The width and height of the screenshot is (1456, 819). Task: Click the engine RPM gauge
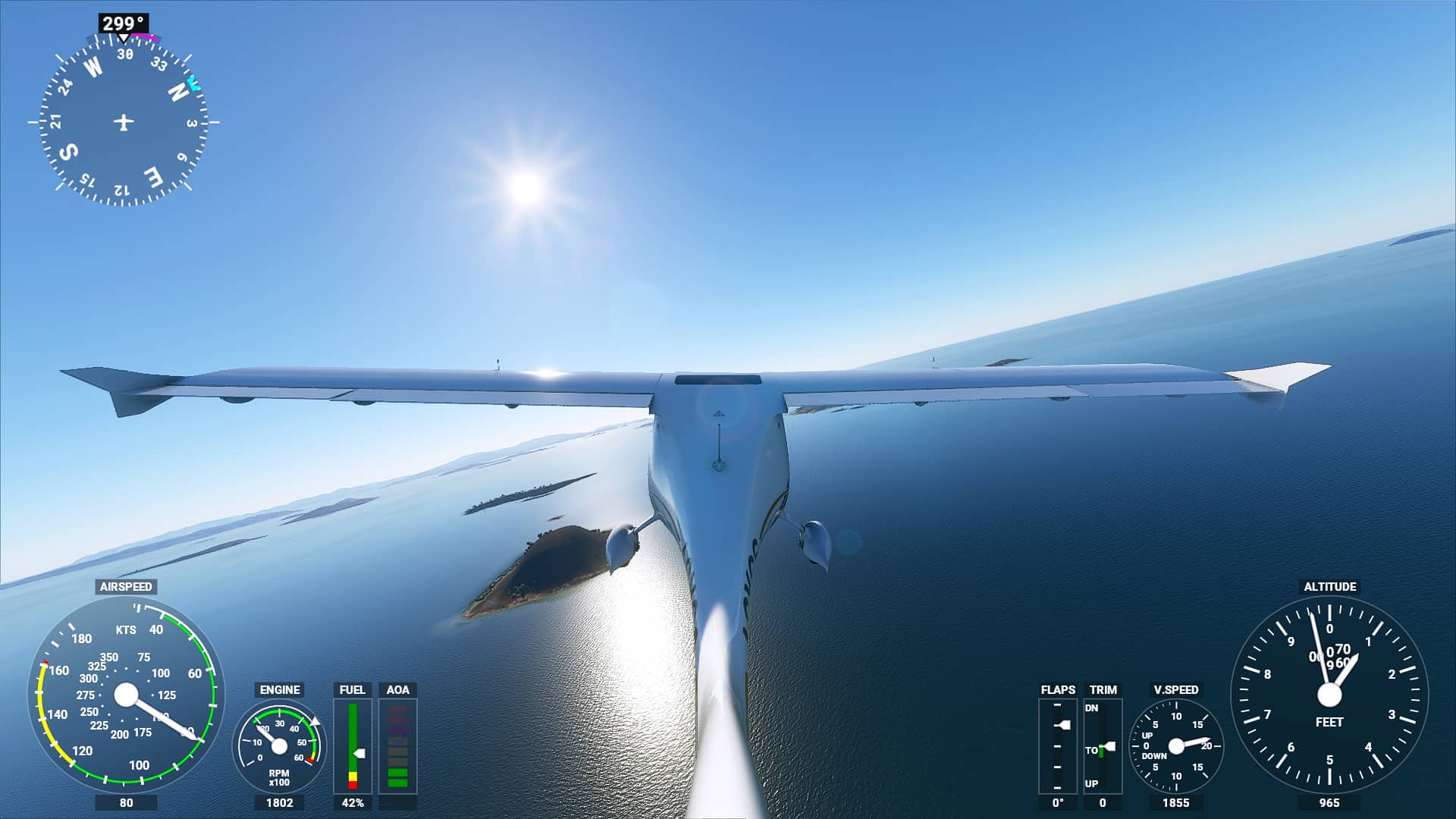click(x=279, y=746)
